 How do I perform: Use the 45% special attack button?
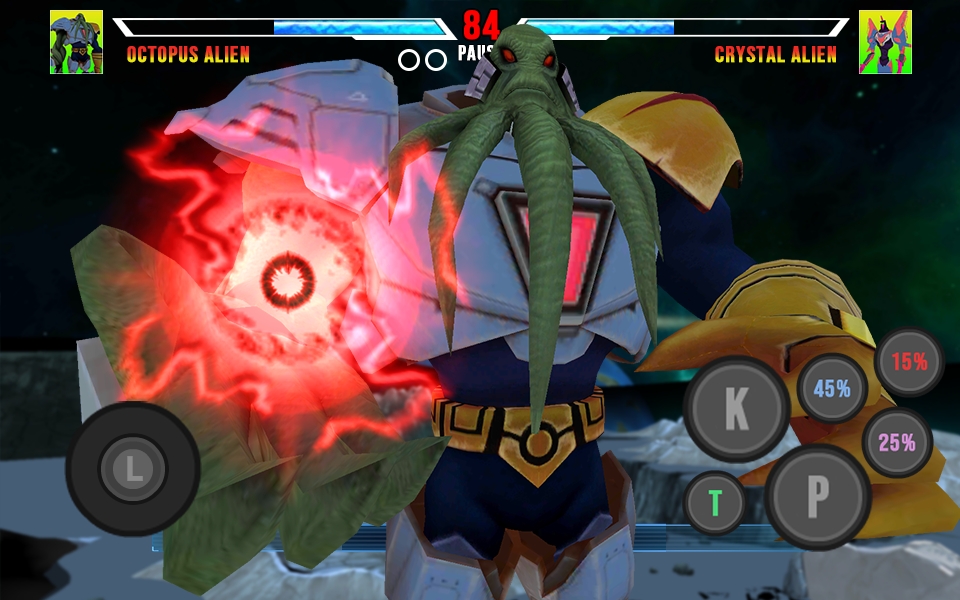point(832,388)
